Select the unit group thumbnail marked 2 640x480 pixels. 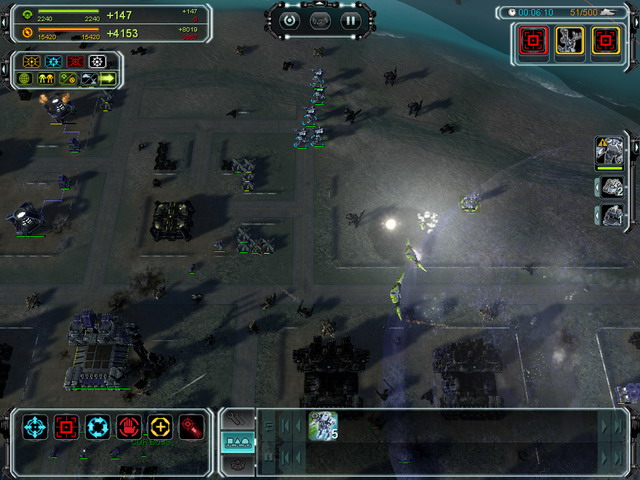pyautogui.click(x=611, y=186)
